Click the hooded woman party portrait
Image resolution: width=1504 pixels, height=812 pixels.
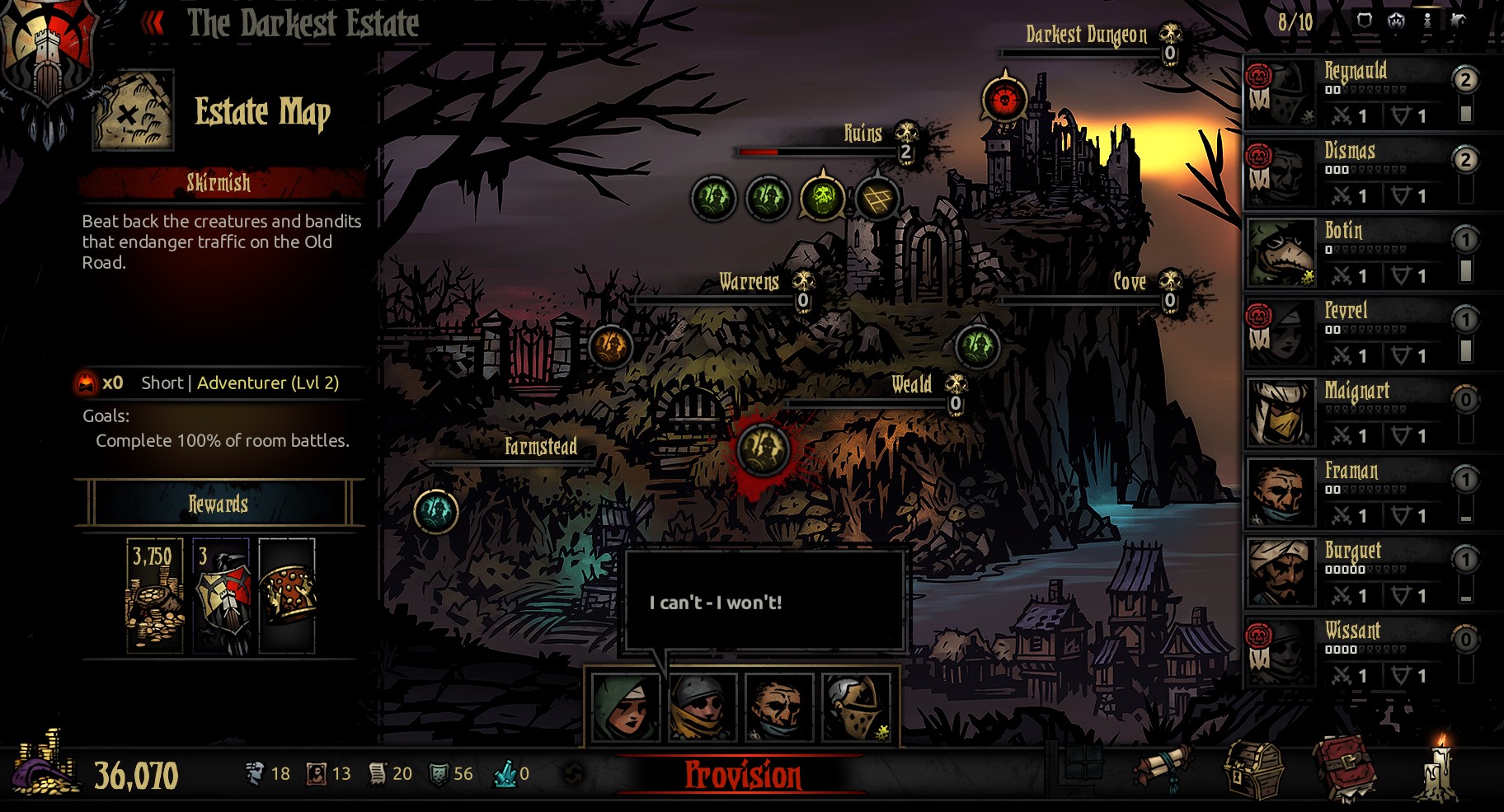[x=626, y=706]
